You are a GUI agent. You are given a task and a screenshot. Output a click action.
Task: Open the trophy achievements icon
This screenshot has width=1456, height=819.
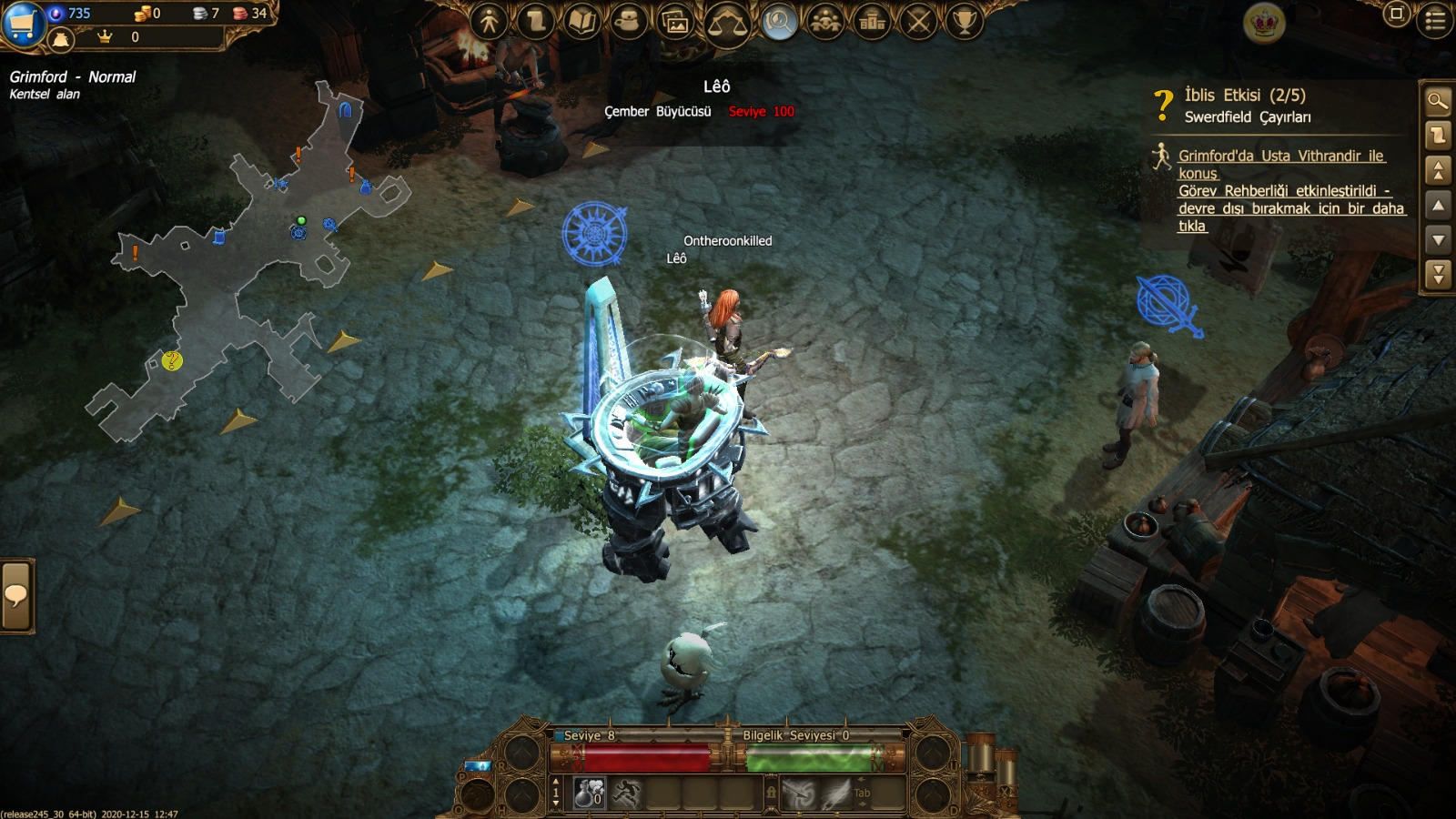tap(965, 21)
